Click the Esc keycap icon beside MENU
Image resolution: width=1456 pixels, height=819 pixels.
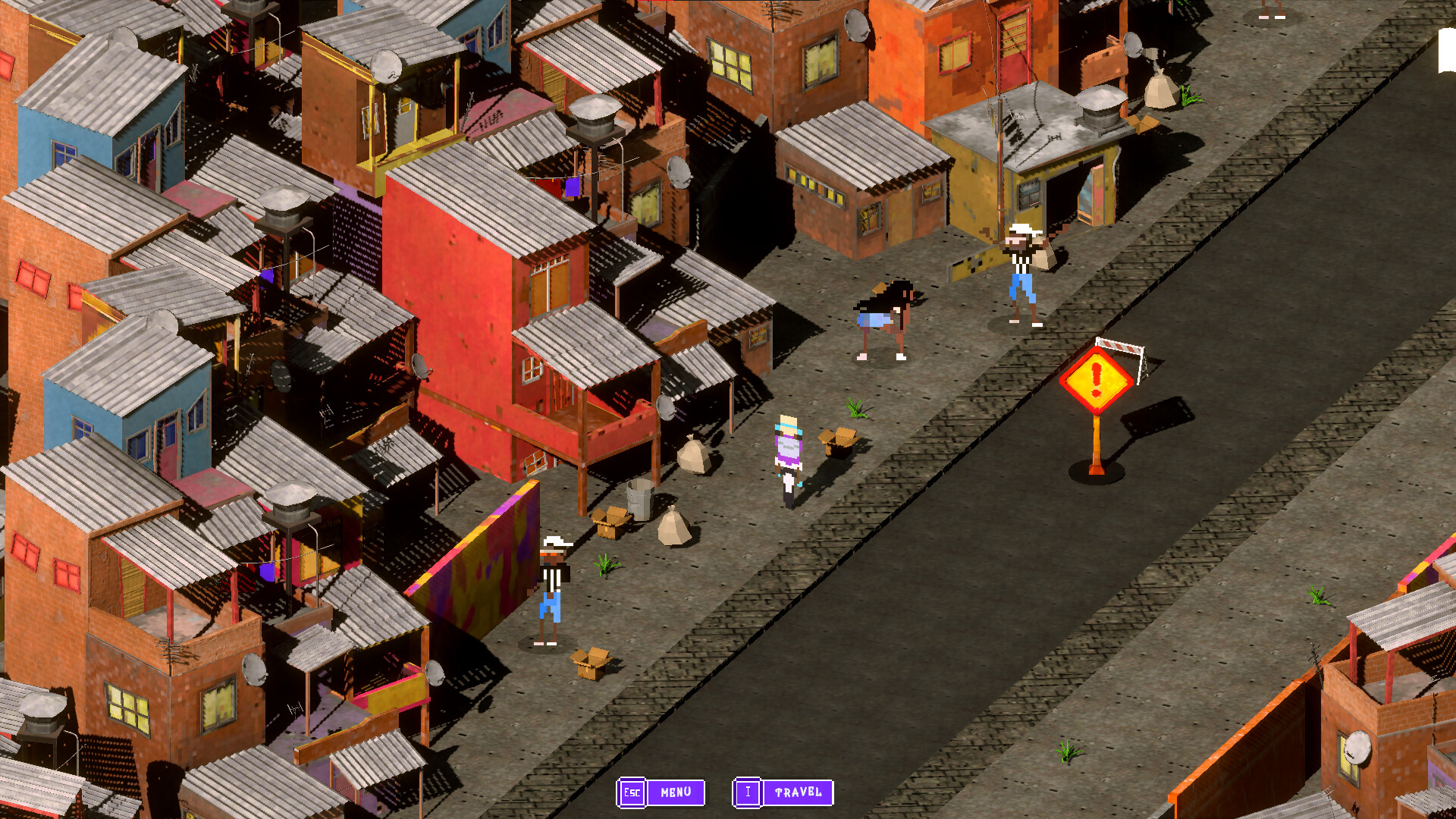click(x=632, y=793)
